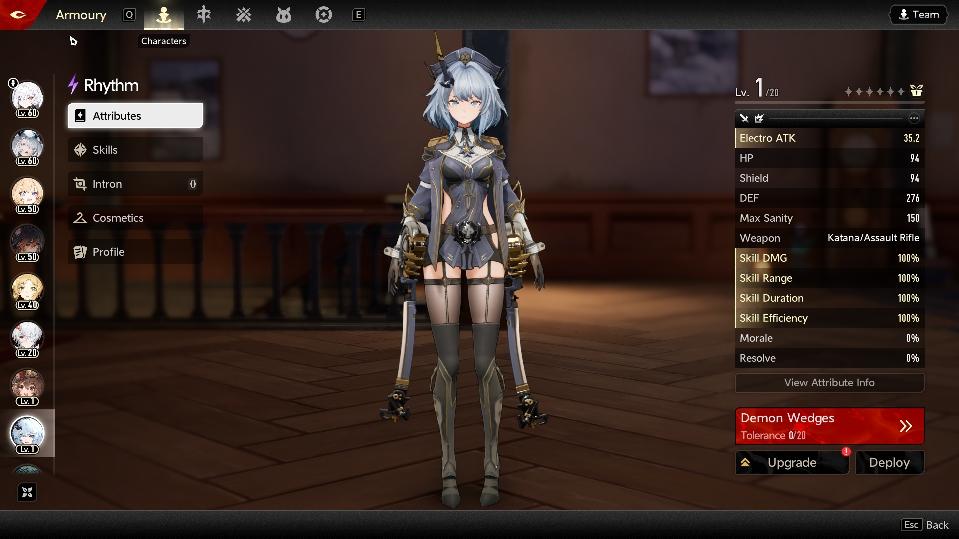Show the character Profile tab
959x539 pixels.
[x=135, y=252]
